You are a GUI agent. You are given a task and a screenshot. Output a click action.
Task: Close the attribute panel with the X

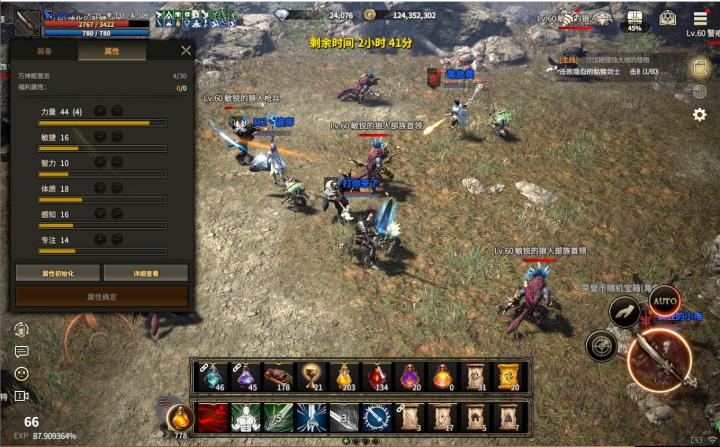point(186,50)
